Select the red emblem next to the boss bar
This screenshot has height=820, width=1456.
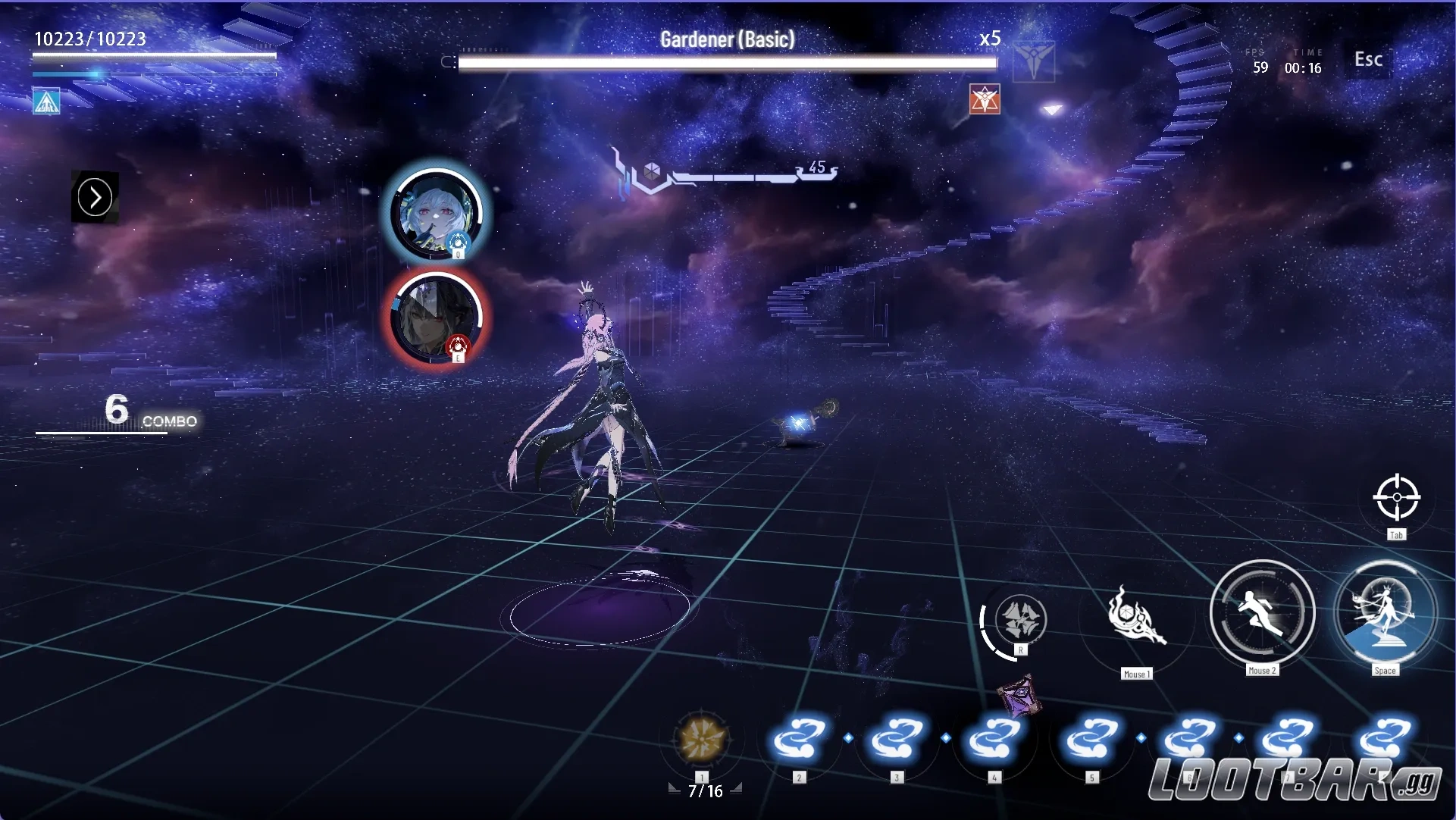[x=986, y=99]
